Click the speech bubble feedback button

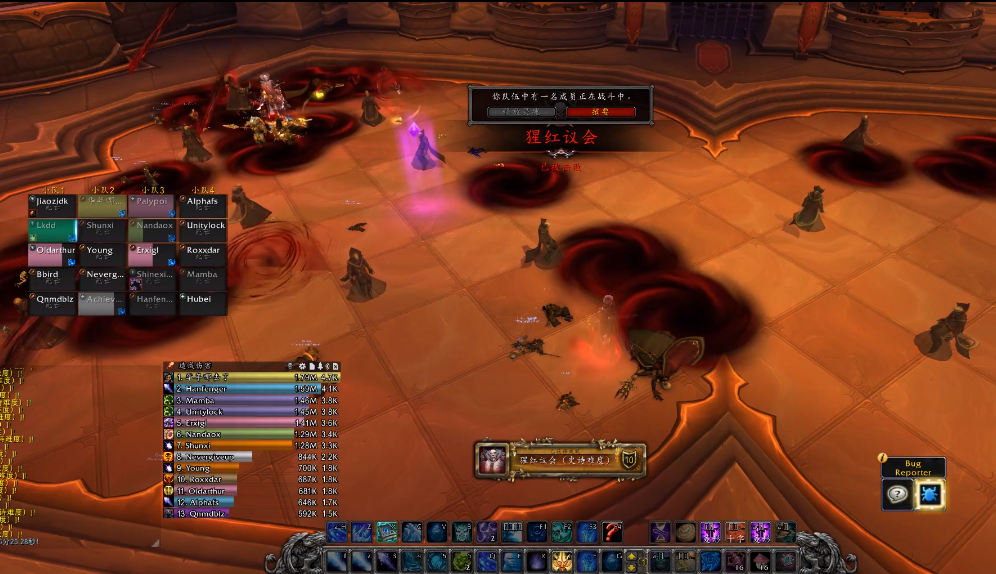(897, 494)
